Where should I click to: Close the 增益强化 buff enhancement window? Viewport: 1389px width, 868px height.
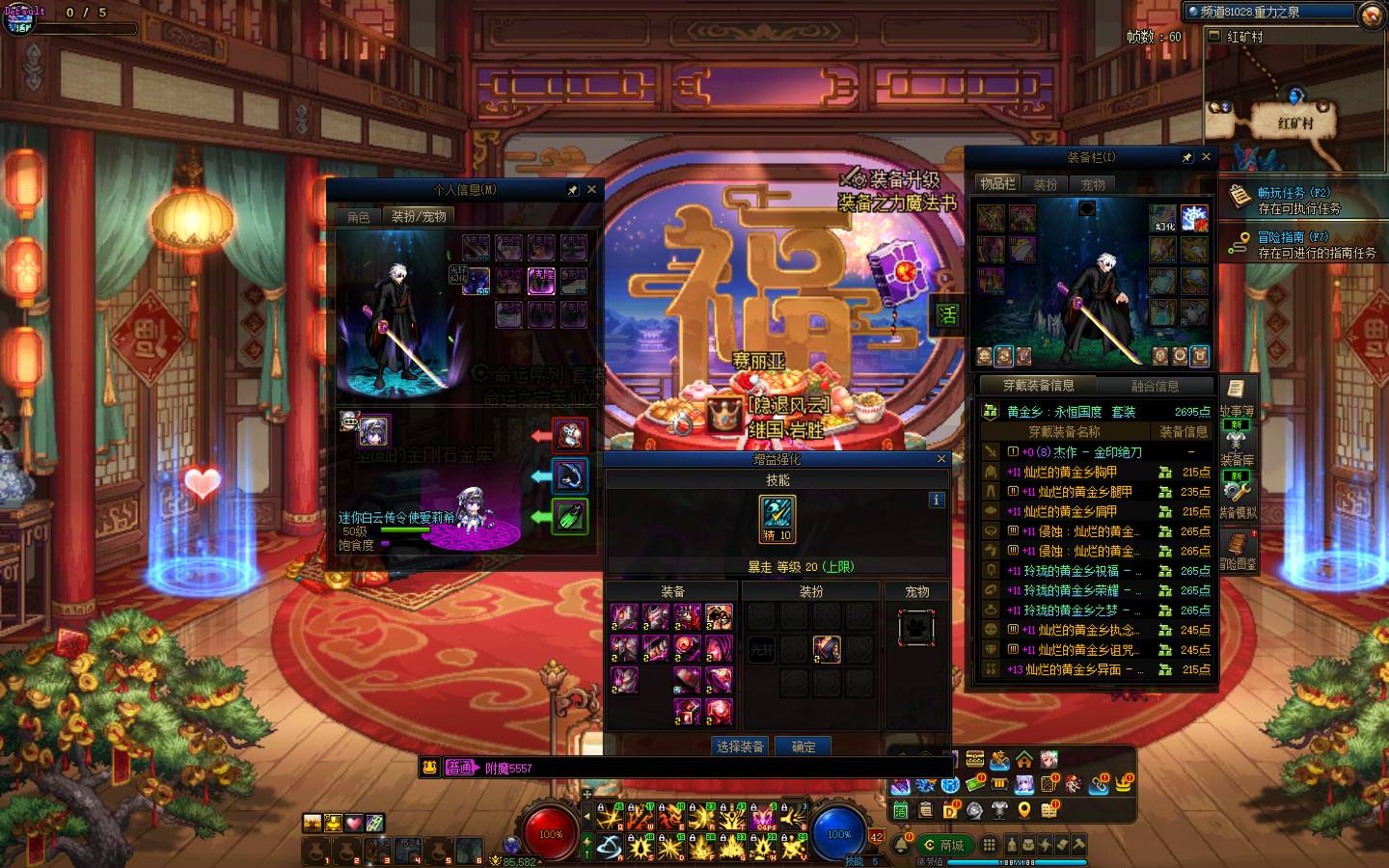pyautogui.click(x=941, y=459)
